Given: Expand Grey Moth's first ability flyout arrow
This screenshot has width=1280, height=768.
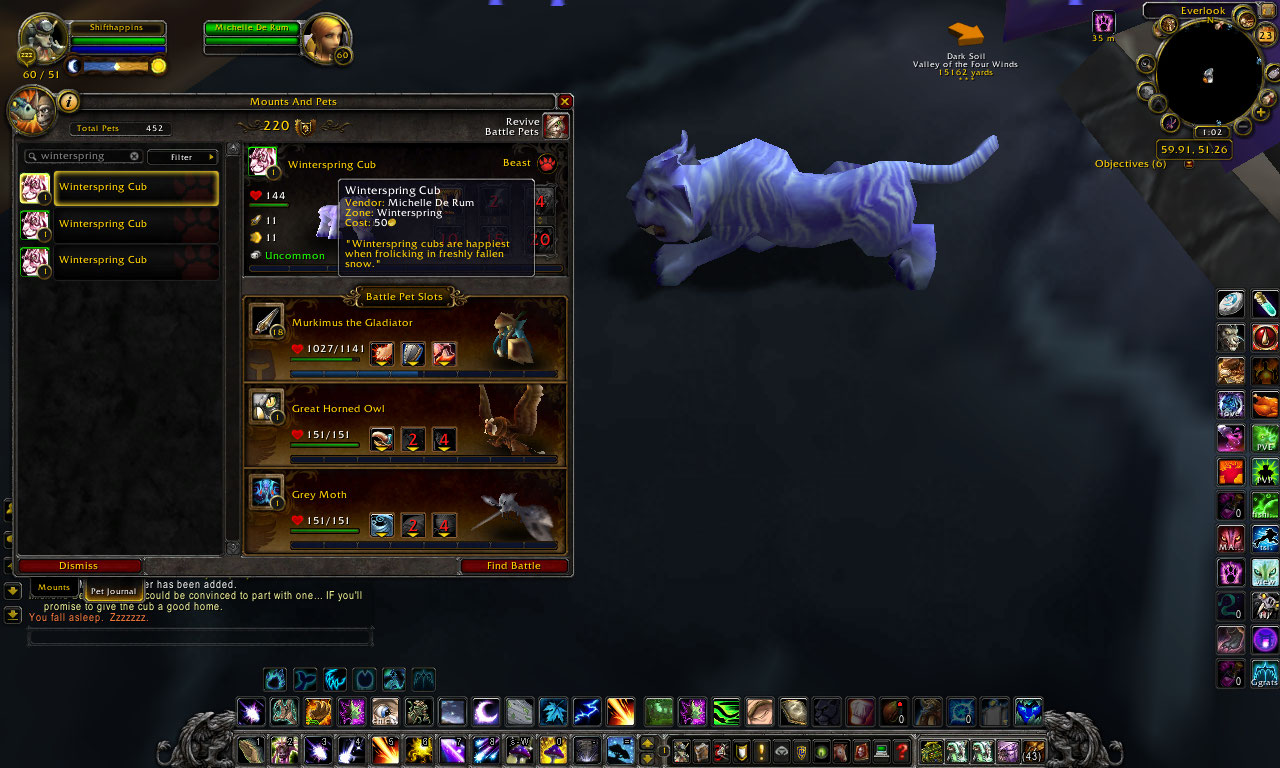Looking at the screenshot, I should (x=382, y=534).
